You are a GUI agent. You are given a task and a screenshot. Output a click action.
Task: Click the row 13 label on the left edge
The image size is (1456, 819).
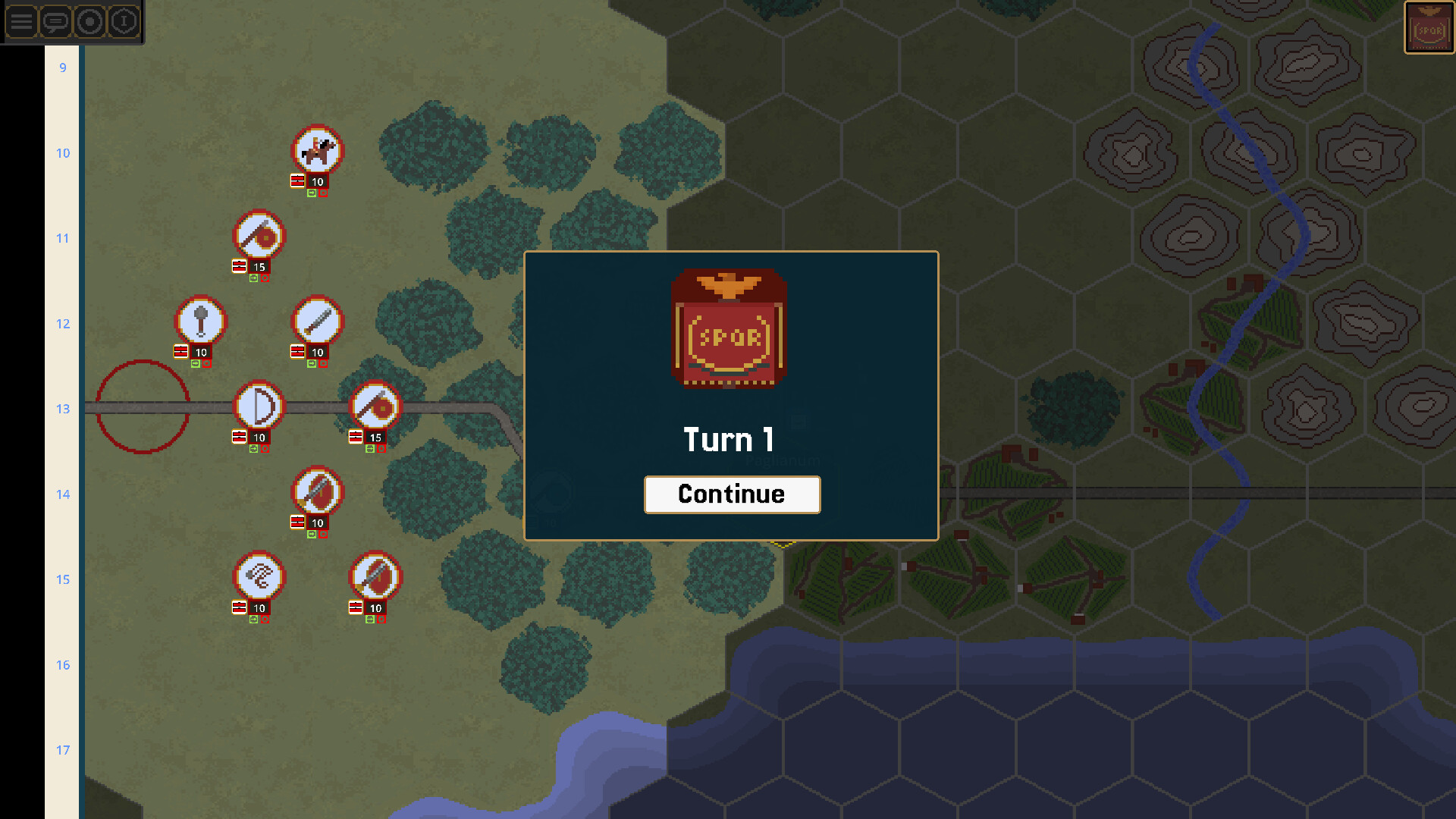63,409
